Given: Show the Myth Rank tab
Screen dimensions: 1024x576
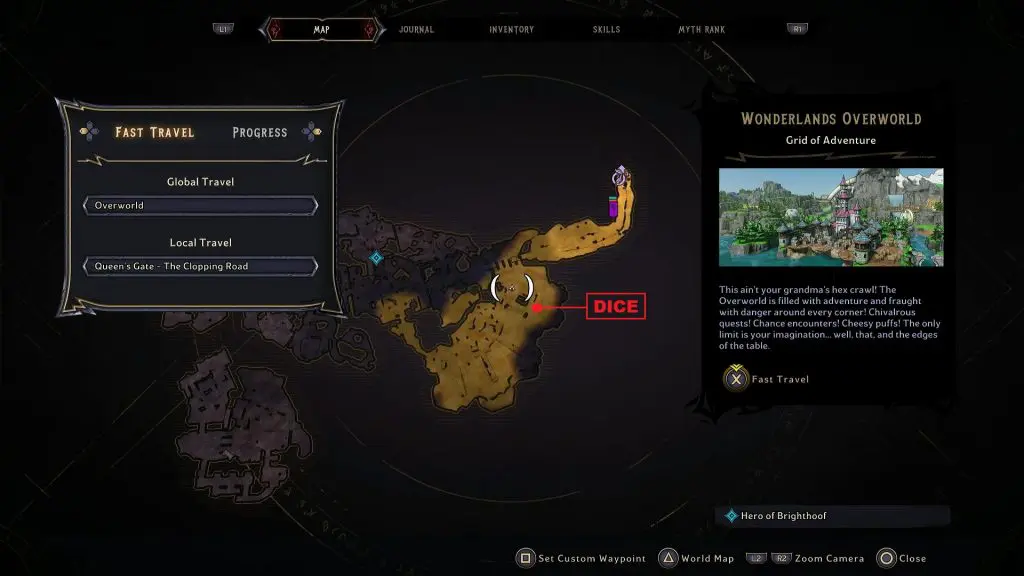Looking at the screenshot, I should [701, 30].
